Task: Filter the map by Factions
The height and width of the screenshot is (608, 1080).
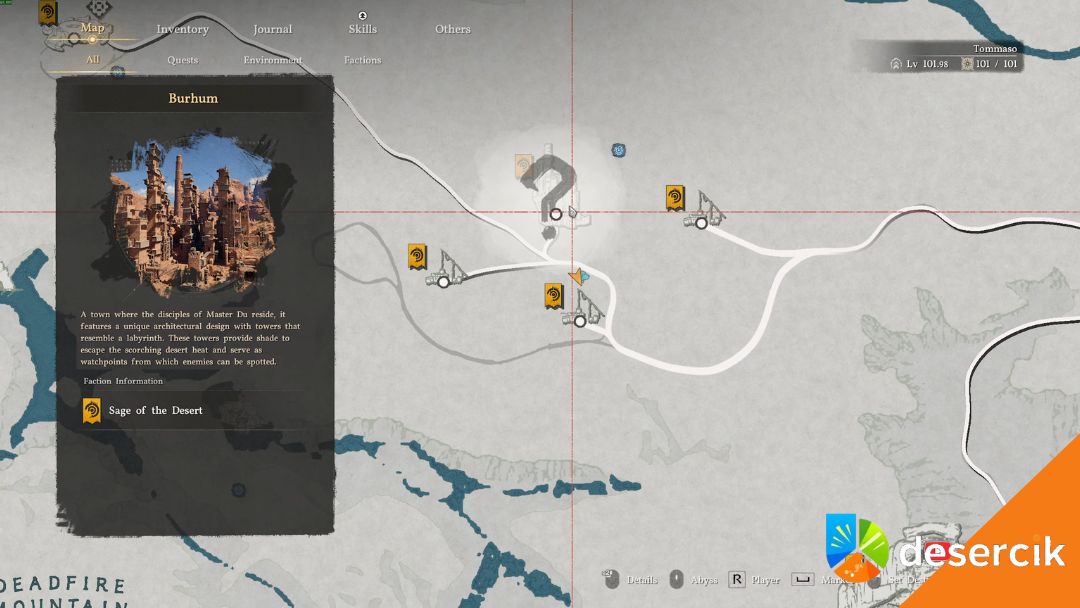Action: click(x=362, y=60)
